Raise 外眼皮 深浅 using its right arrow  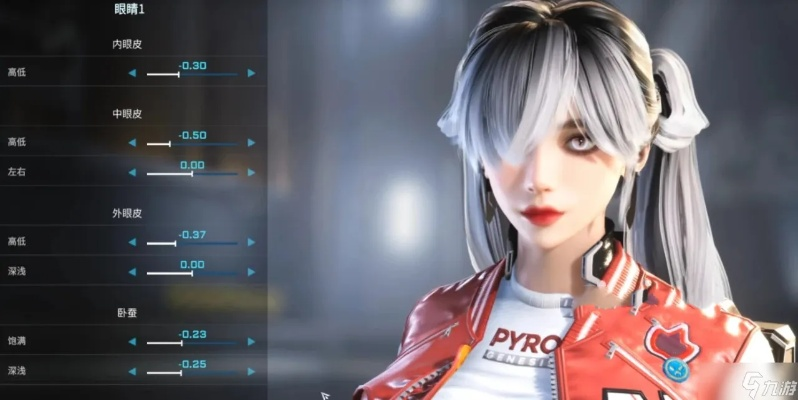click(x=251, y=272)
